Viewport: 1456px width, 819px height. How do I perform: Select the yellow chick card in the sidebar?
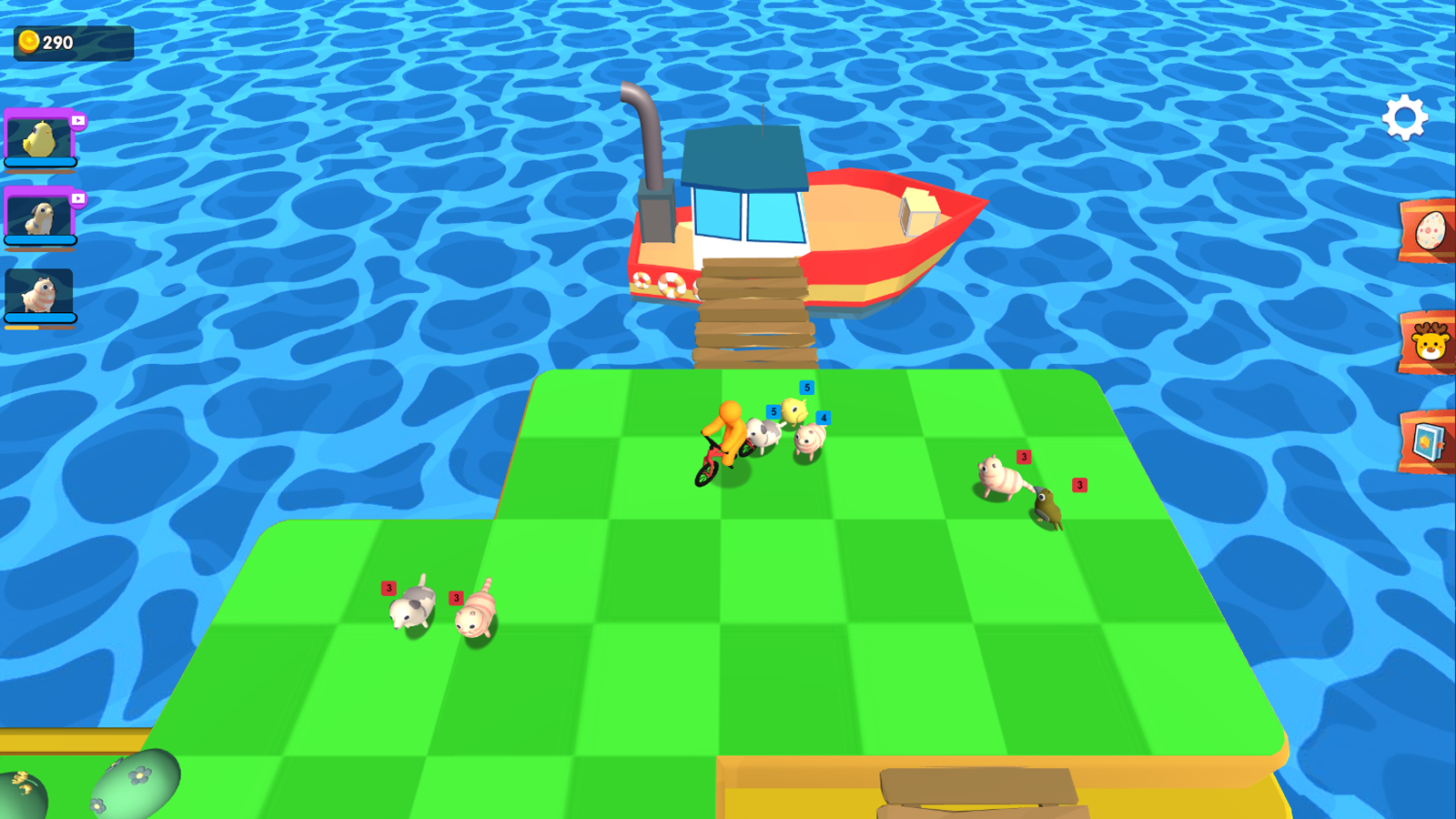click(38, 138)
